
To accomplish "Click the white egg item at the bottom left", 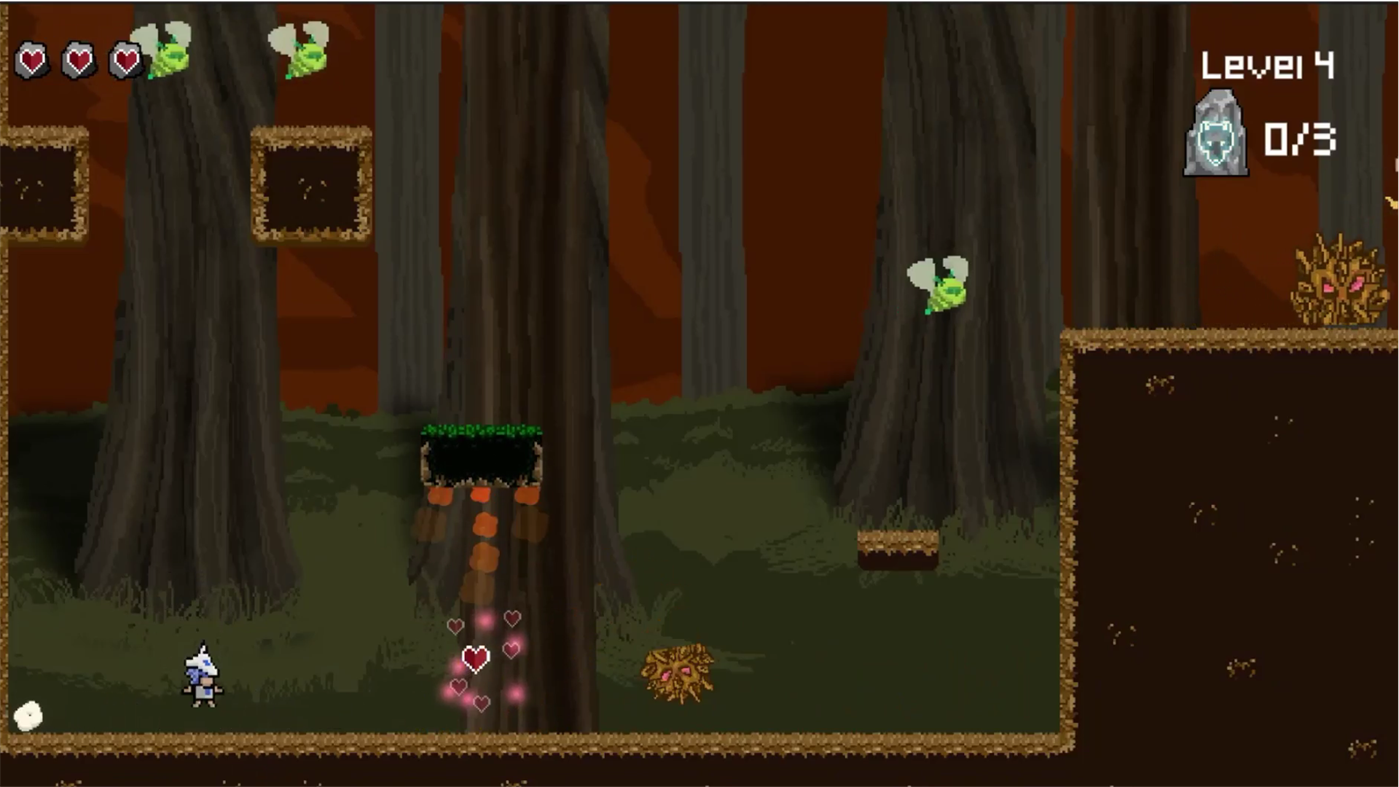I will (x=28, y=716).
